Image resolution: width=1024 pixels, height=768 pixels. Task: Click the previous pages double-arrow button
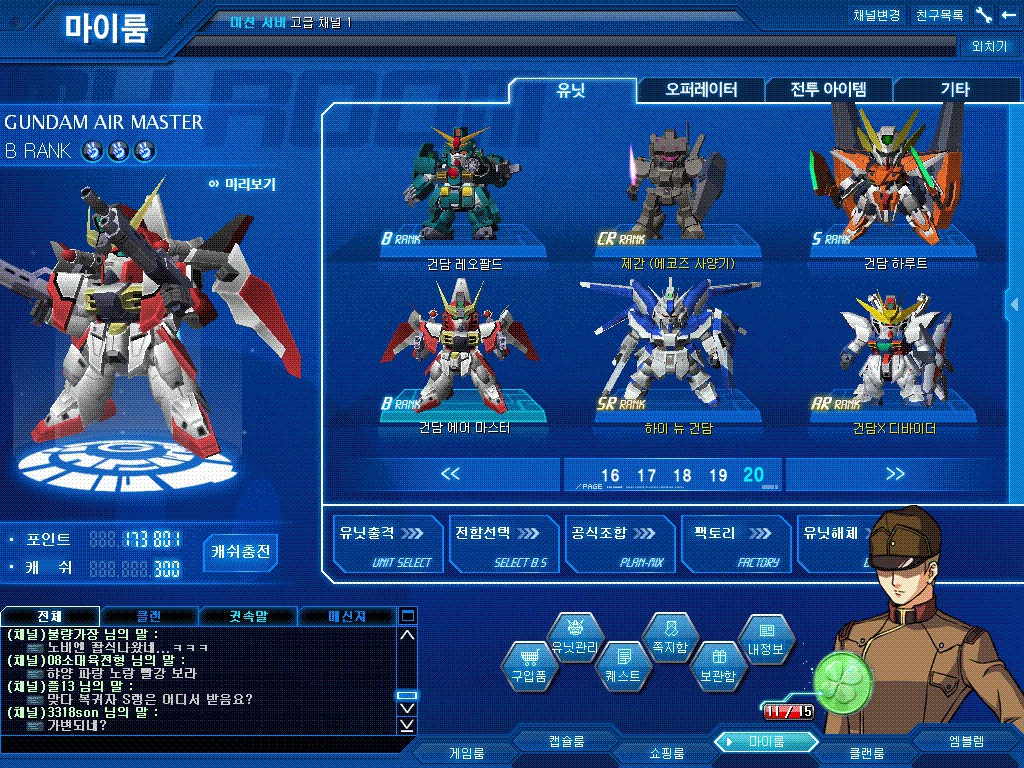450,474
